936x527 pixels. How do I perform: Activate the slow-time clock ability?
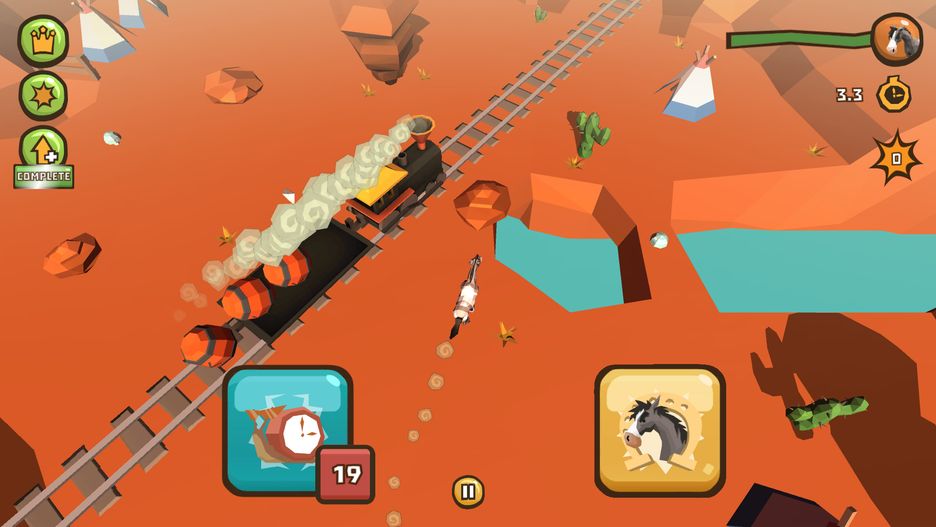pyautogui.click(x=288, y=430)
